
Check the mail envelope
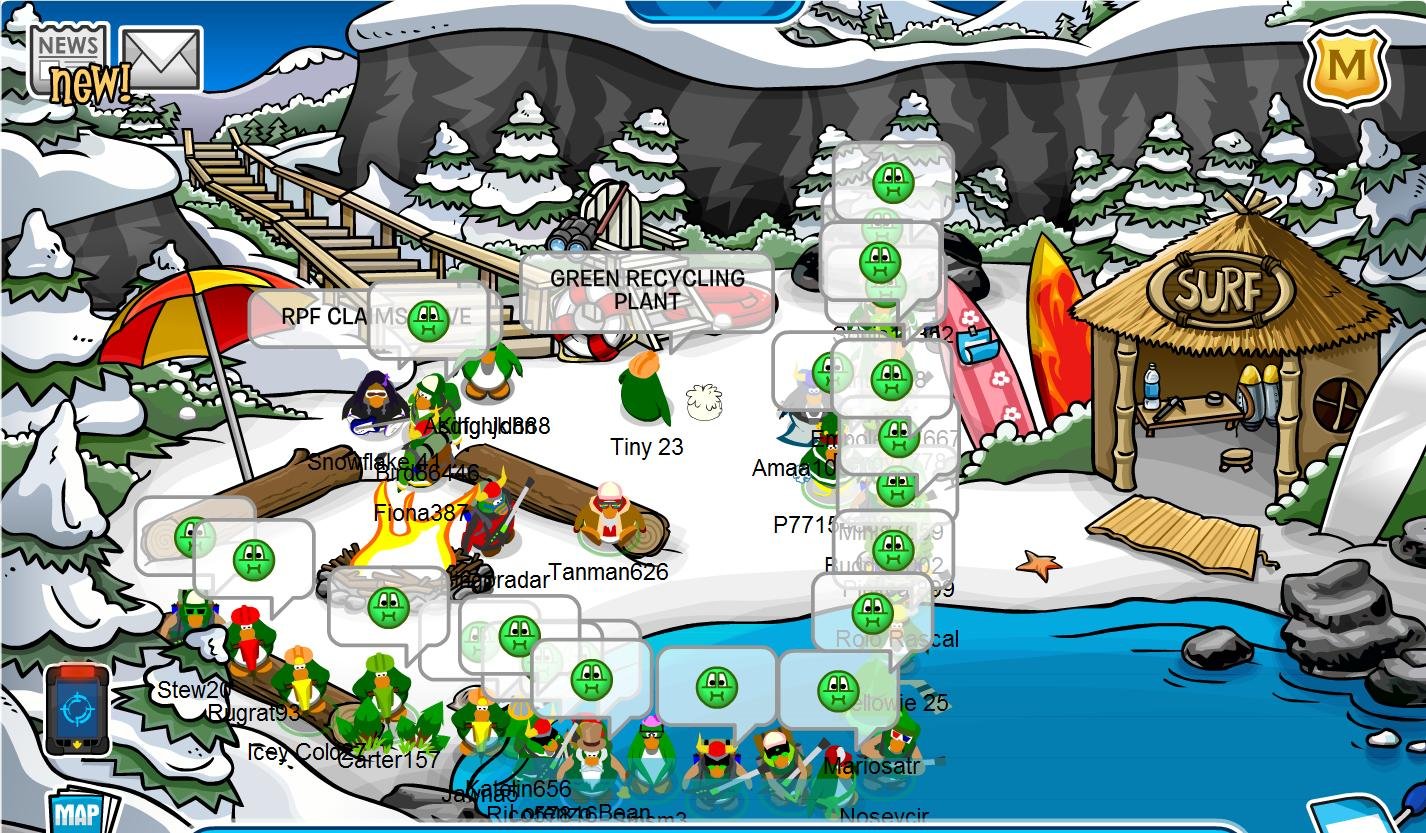(161, 60)
